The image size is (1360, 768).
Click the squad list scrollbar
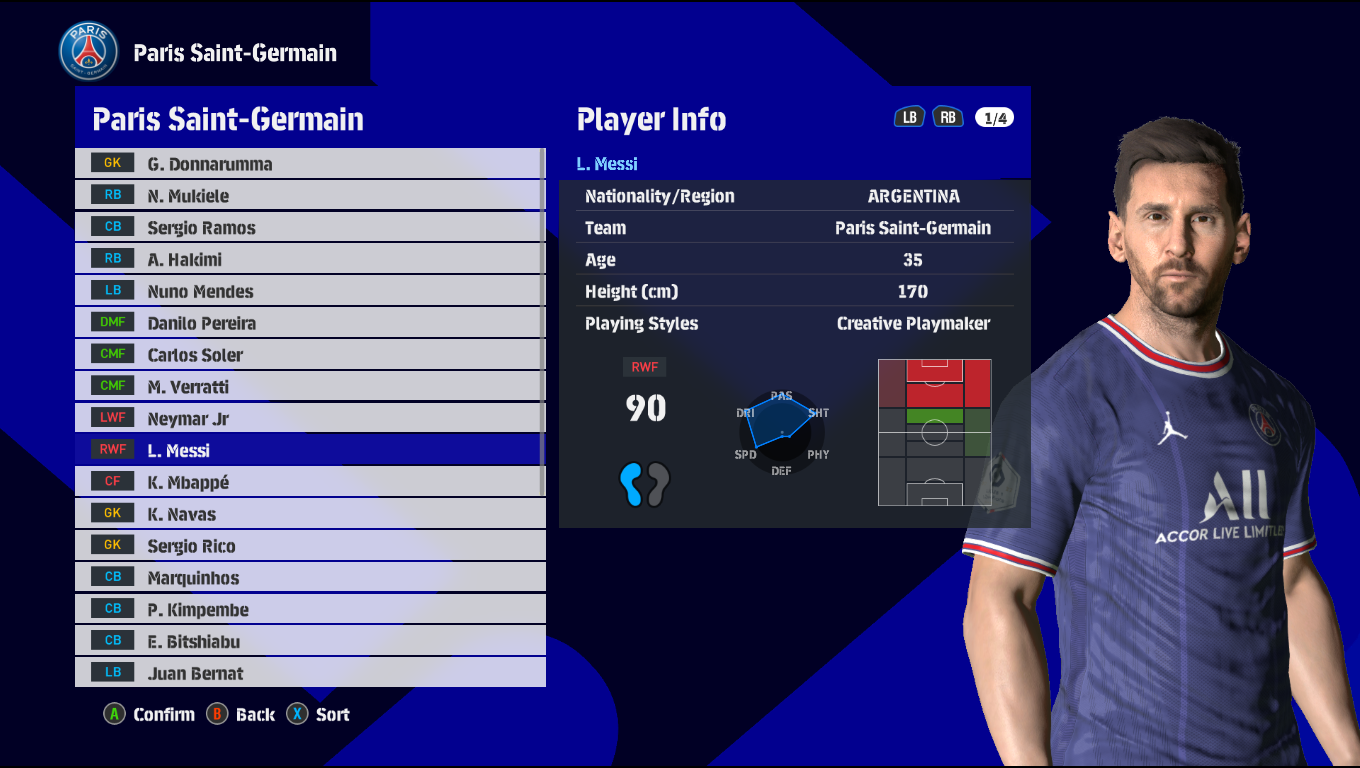(x=542, y=320)
